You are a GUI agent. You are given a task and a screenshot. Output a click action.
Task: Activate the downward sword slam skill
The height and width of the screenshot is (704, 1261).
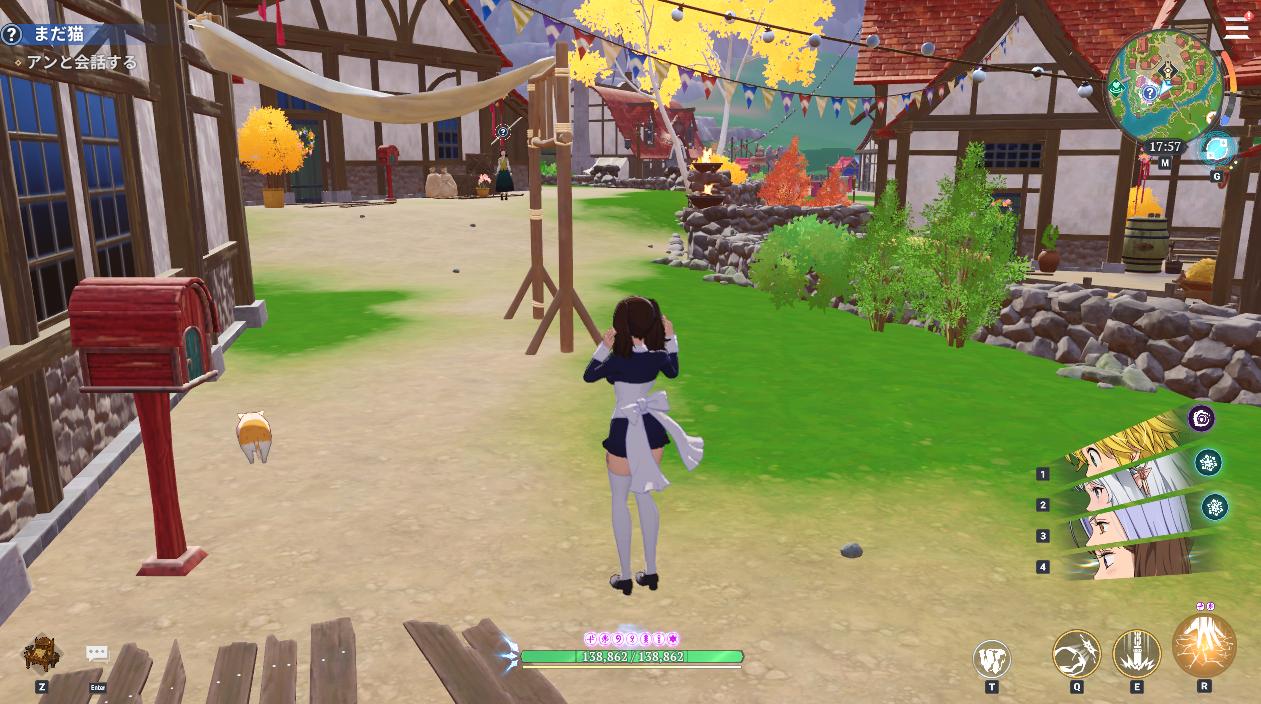1136,653
